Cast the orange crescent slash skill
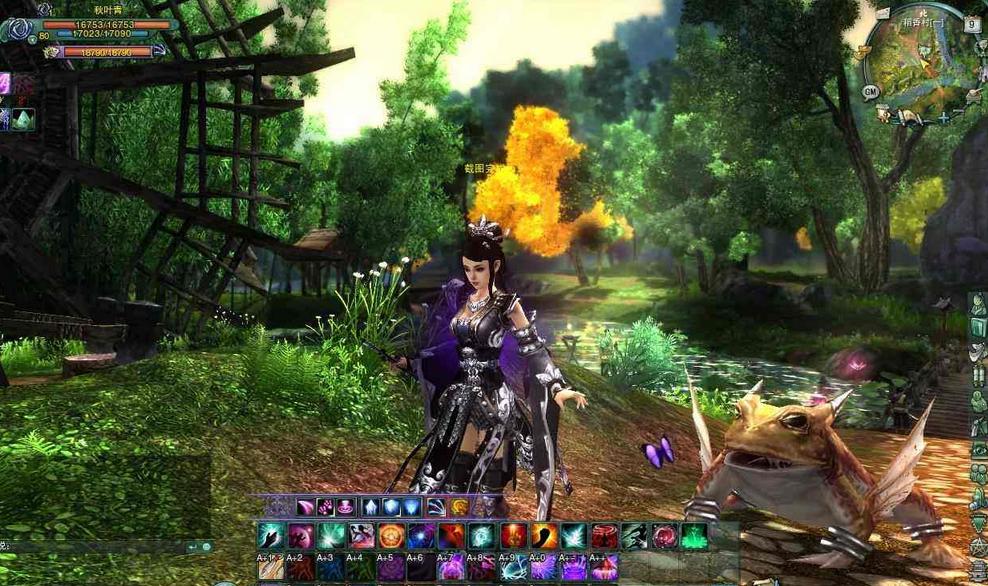Viewport: 988px width, 586px height. click(544, 537)
